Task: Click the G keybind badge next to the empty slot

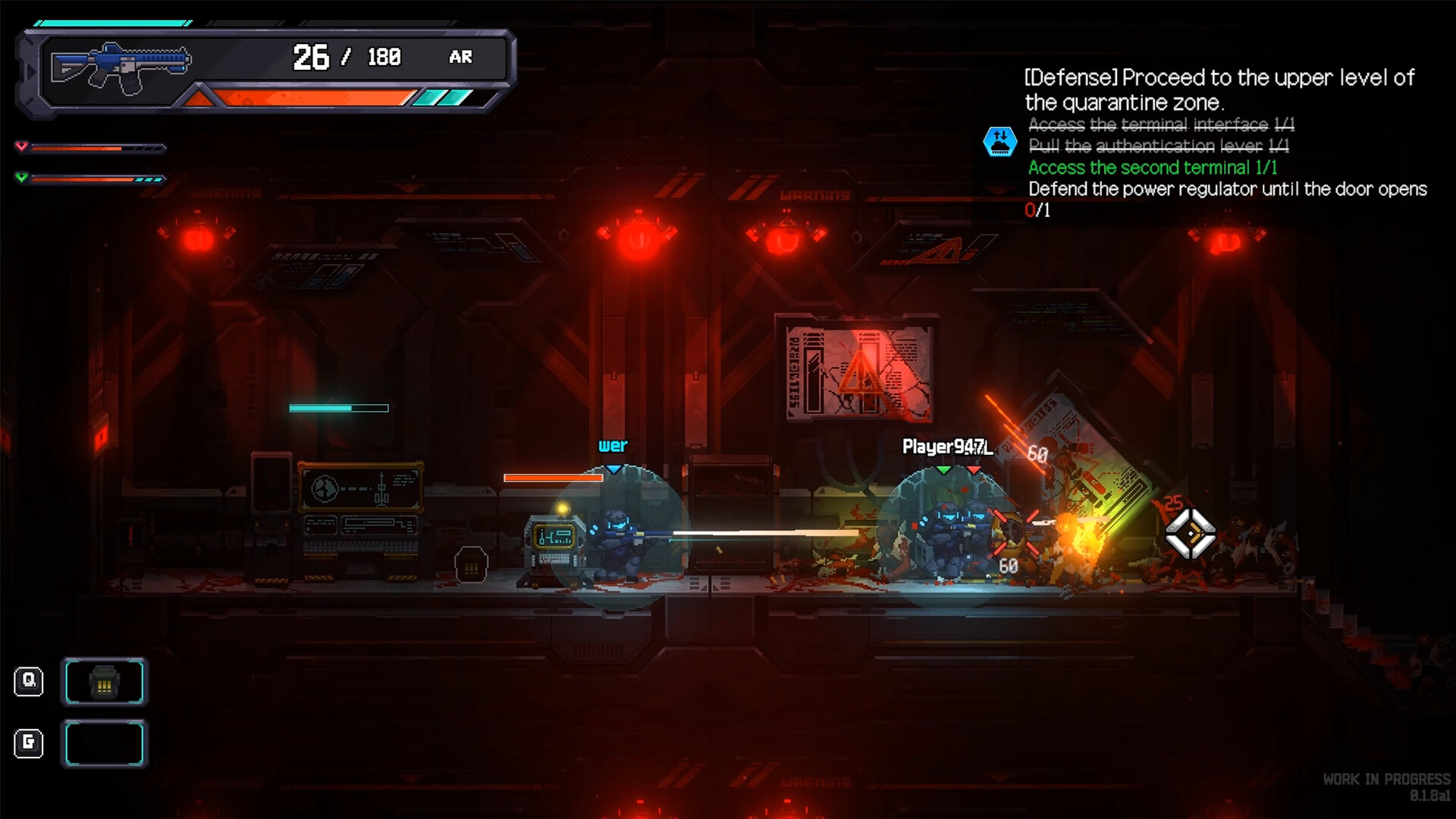Action: coord(29,744)
